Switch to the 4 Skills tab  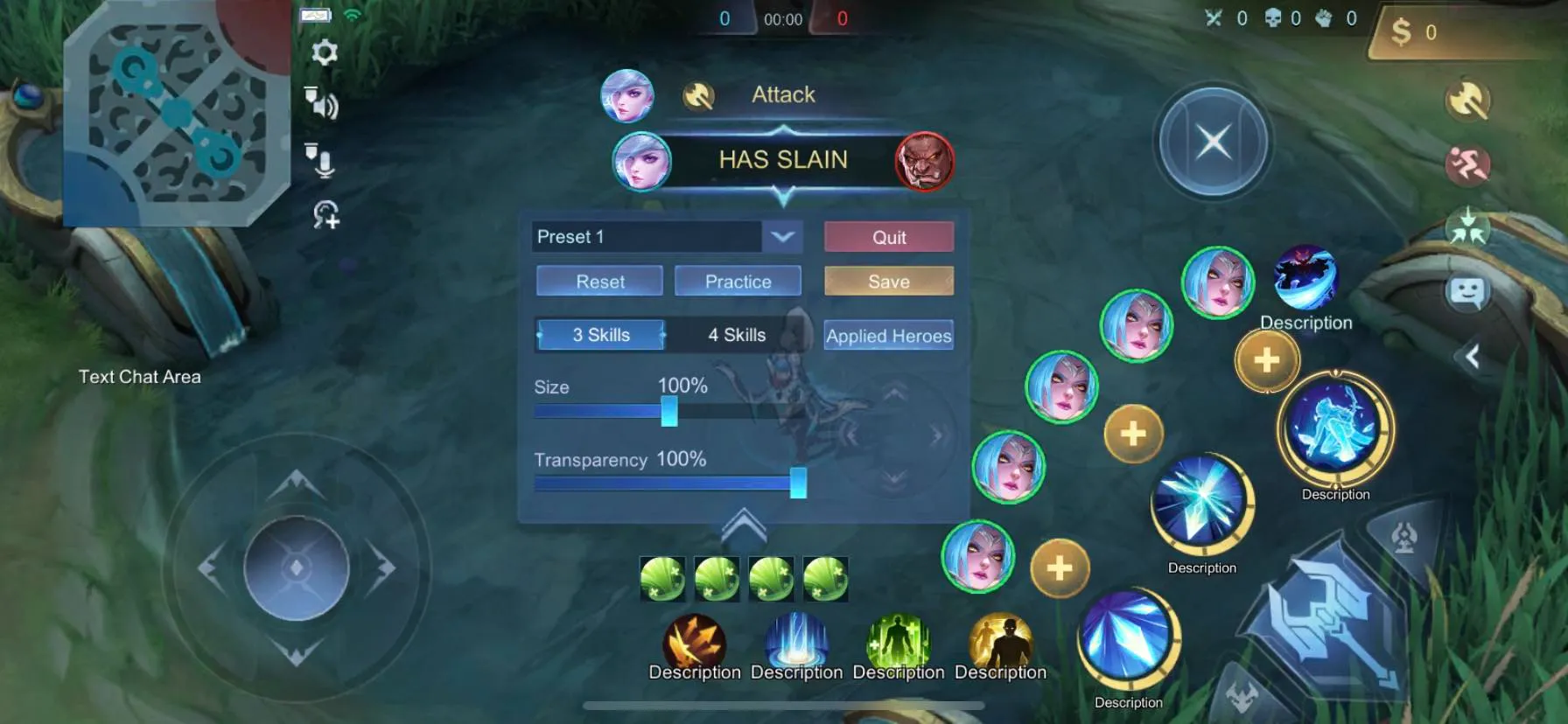click(x=736, y=335)
